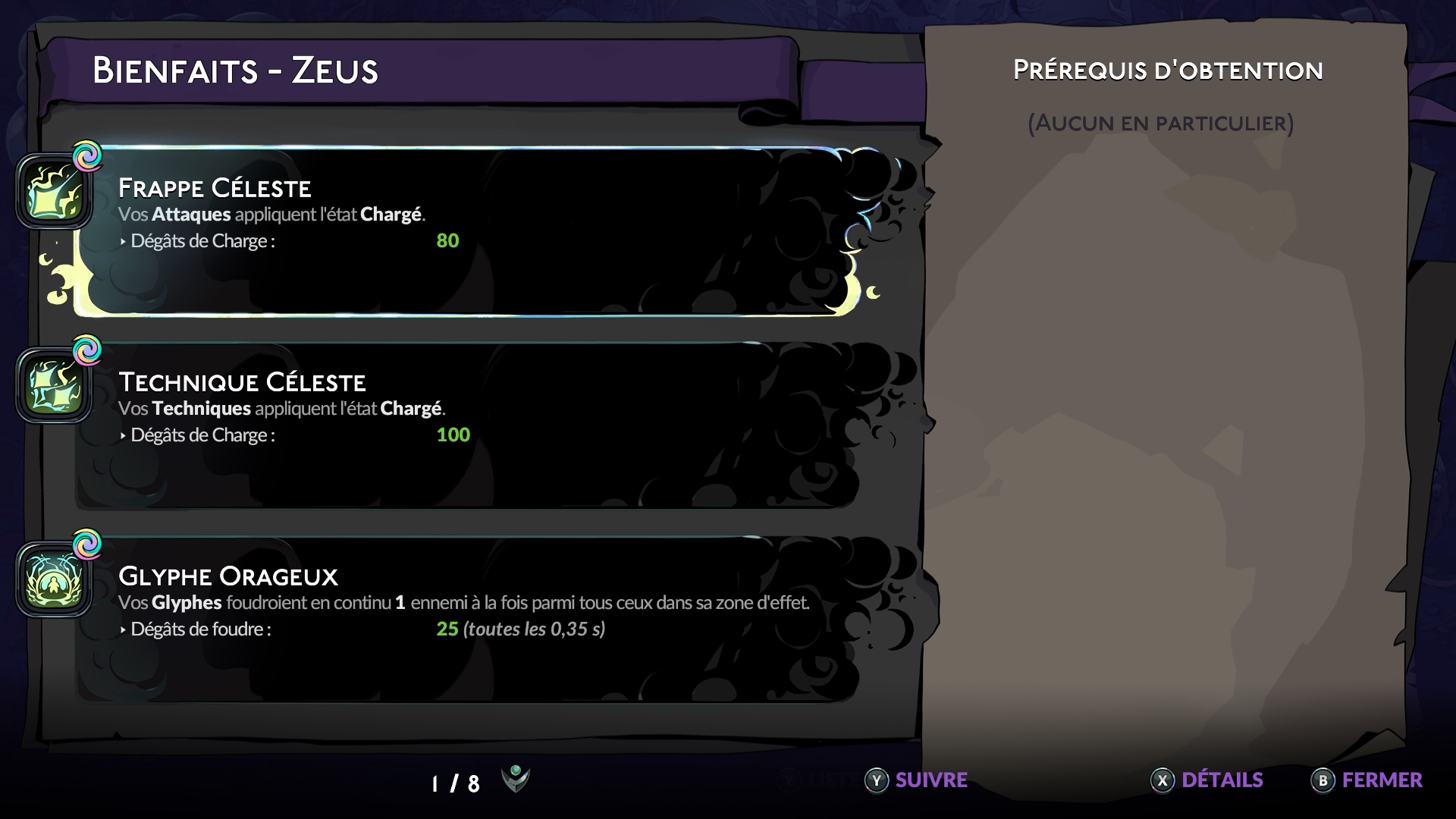Close the boon list with Fermer
Image resolution: width=1456 pixels, height=819 pixels.
1367,780
